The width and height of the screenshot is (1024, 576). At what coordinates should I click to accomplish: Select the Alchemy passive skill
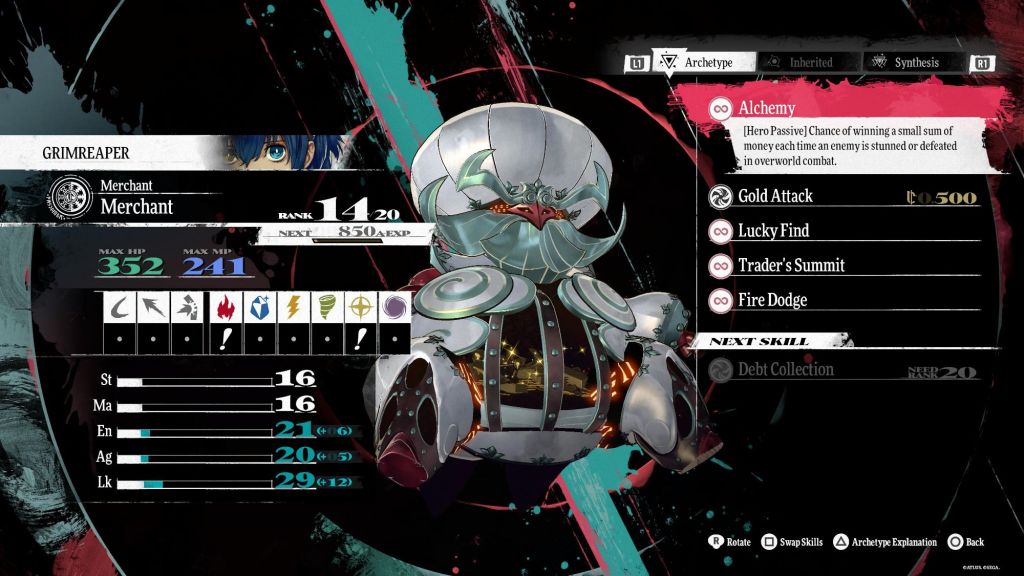(x=767, y=109)
